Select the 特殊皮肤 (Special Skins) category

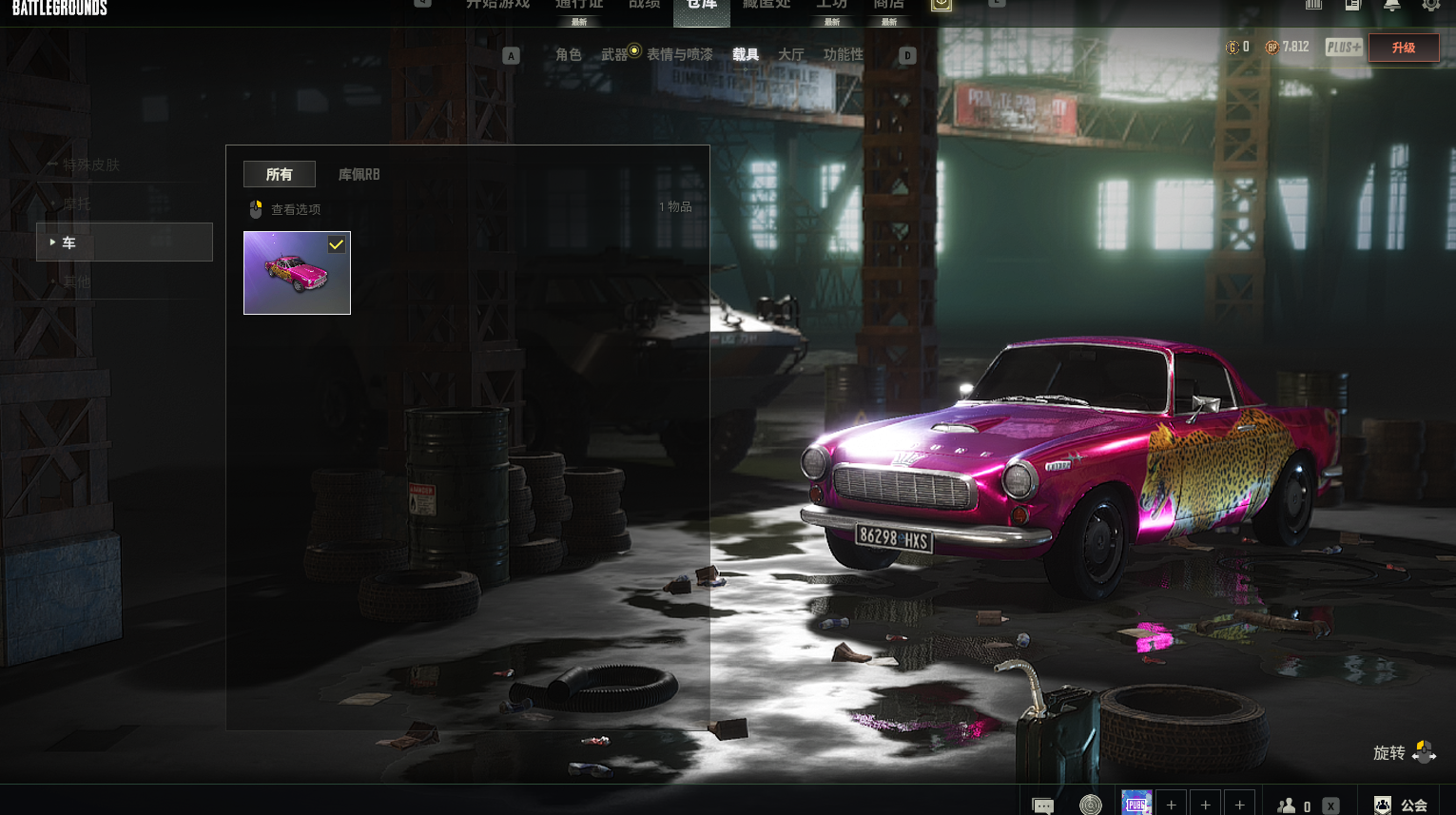[x=91, y=165]
